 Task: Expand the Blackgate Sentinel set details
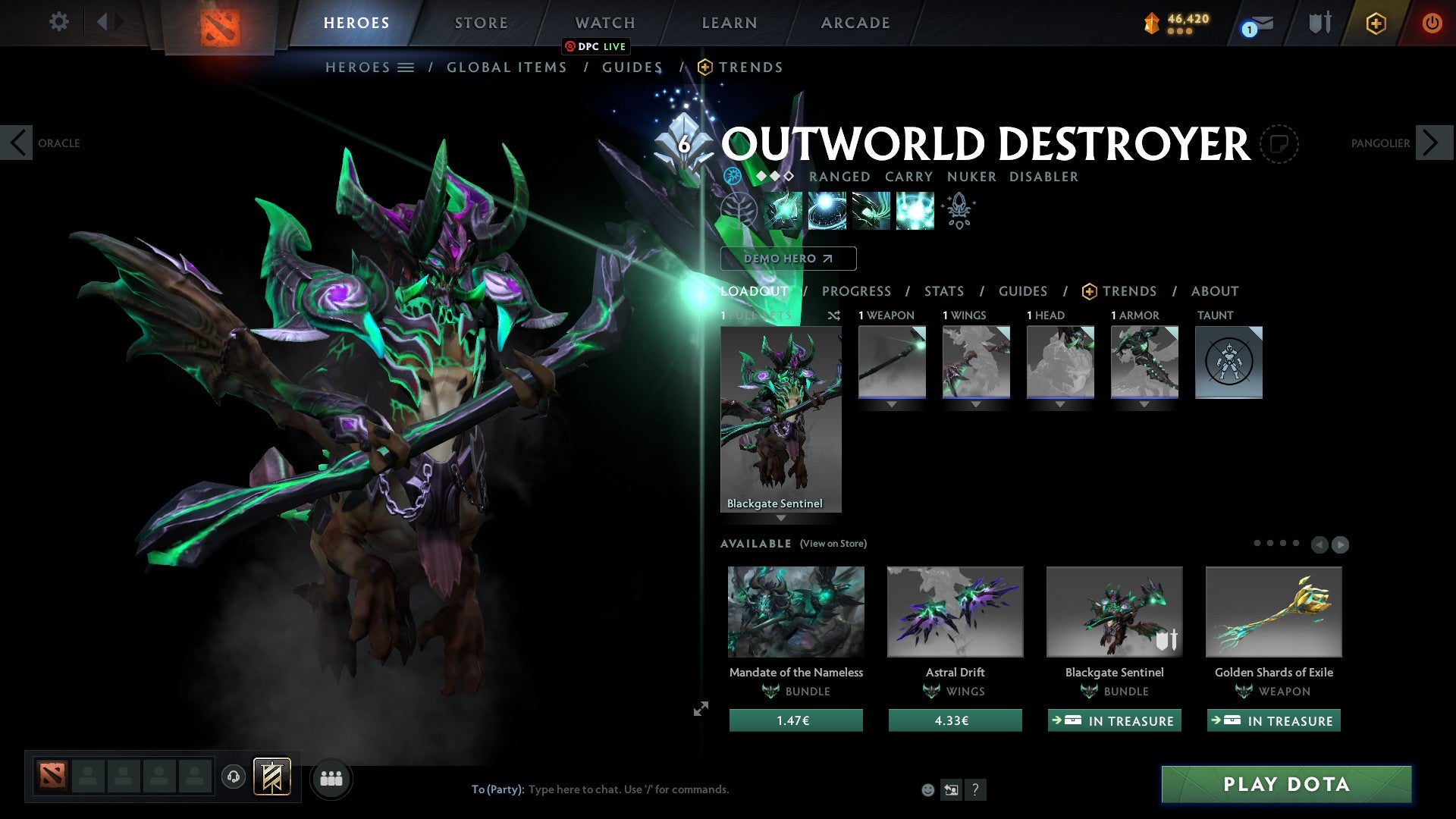(x=782, y=518)
